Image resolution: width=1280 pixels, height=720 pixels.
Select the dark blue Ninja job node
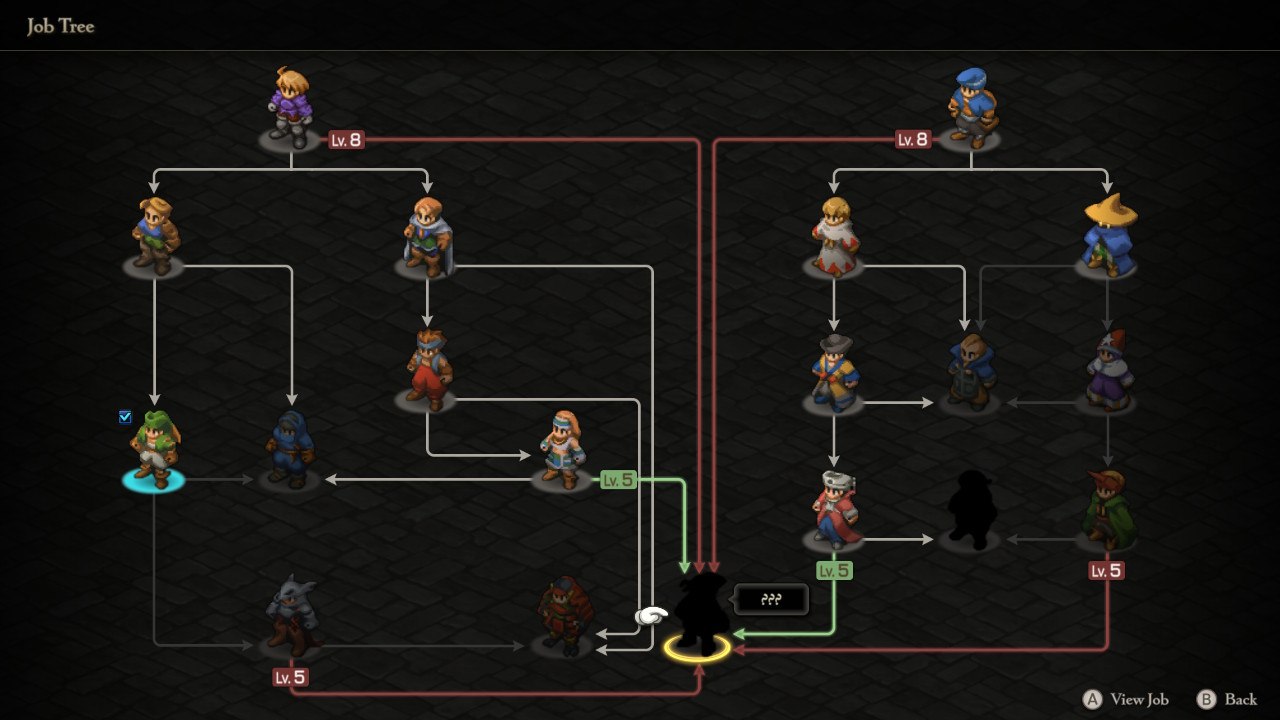coord(290,452)
